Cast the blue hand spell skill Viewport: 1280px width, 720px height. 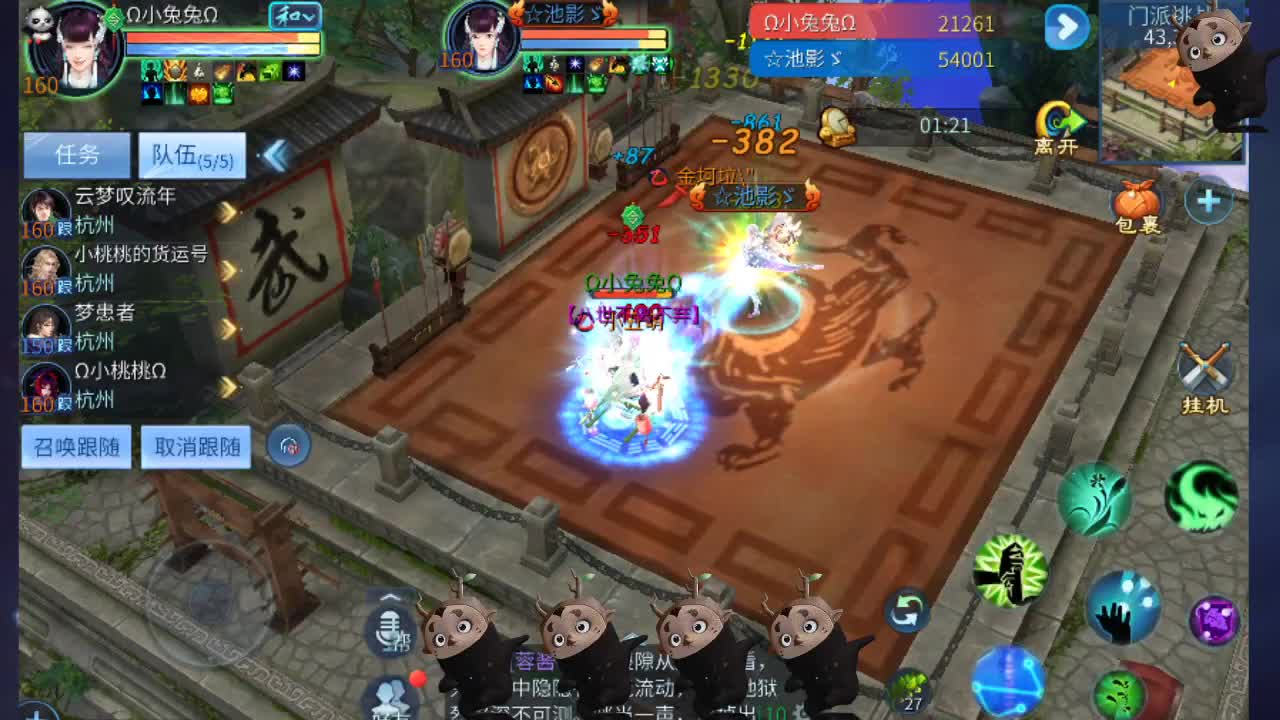click(1125, 609)
